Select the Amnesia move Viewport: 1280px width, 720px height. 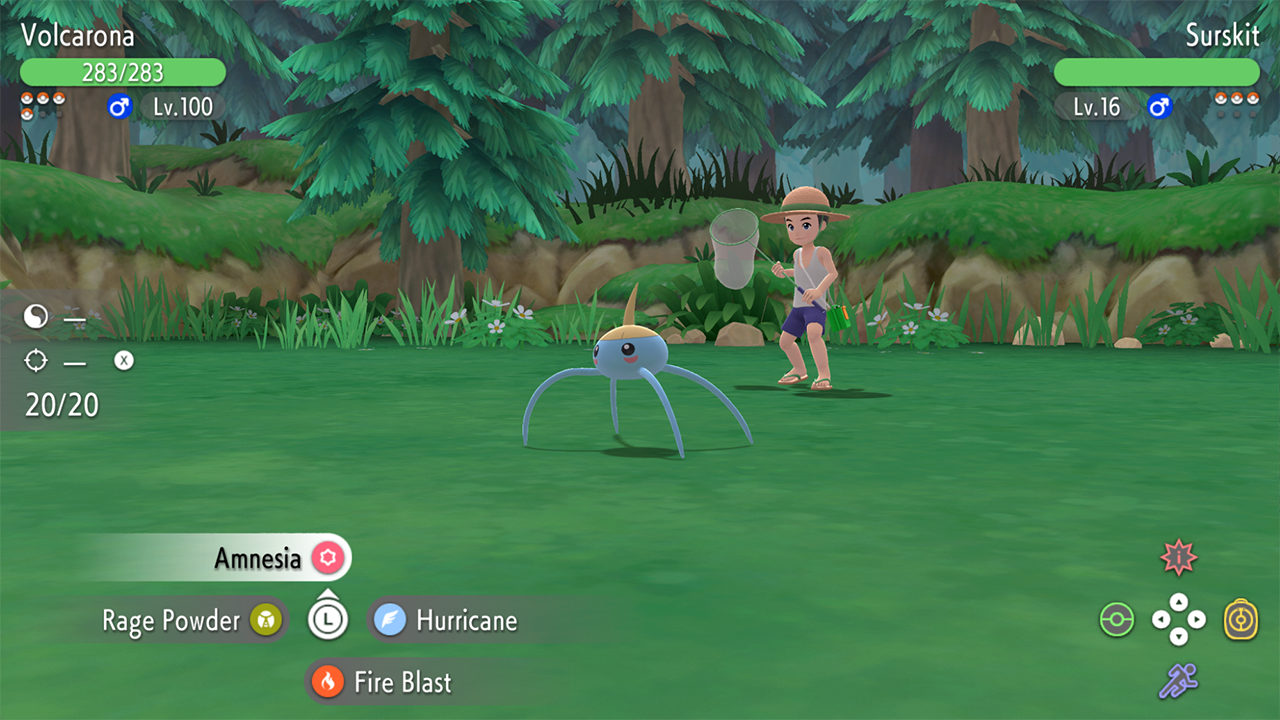pyautogui.click(x=257, y=558)
